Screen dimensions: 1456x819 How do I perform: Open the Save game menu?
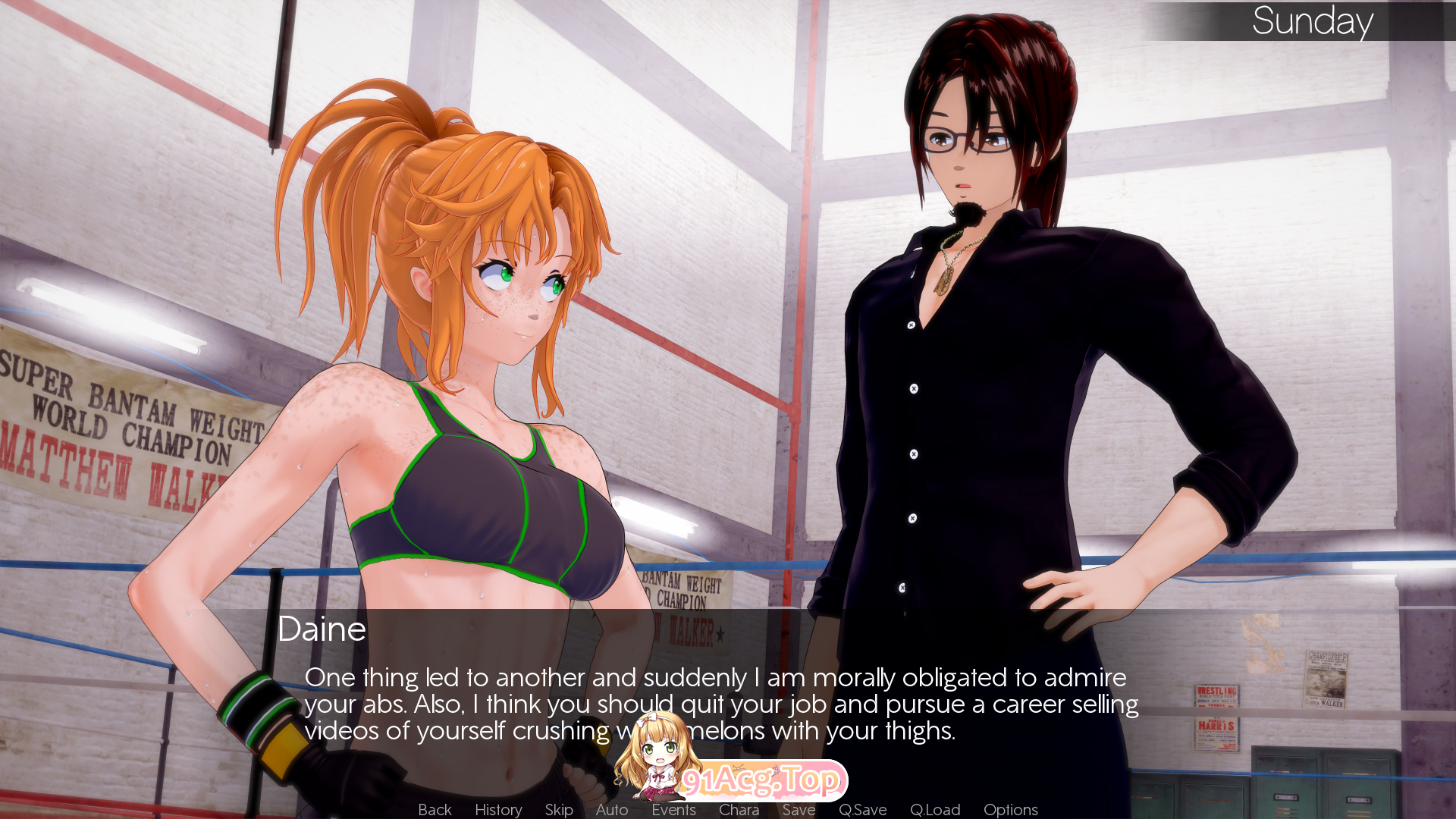(x=799, y=809)
